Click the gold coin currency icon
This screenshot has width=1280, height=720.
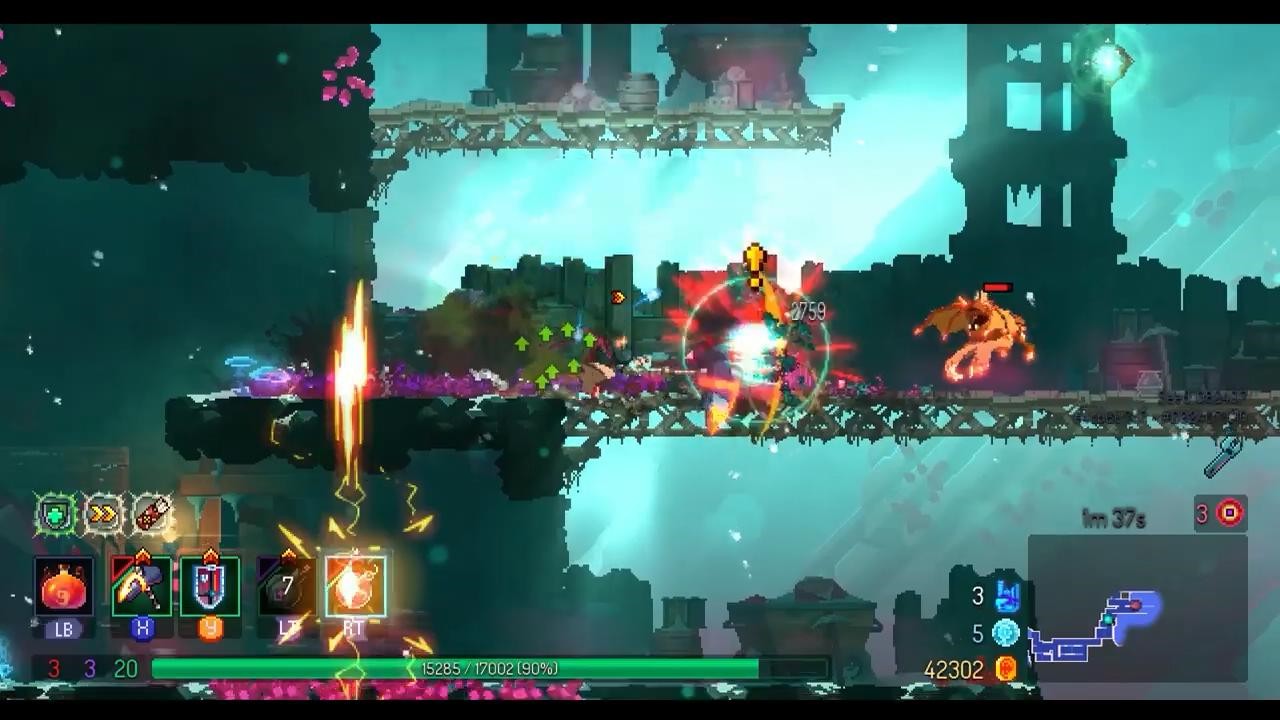pyautogui.click(x=1007, y=669)
